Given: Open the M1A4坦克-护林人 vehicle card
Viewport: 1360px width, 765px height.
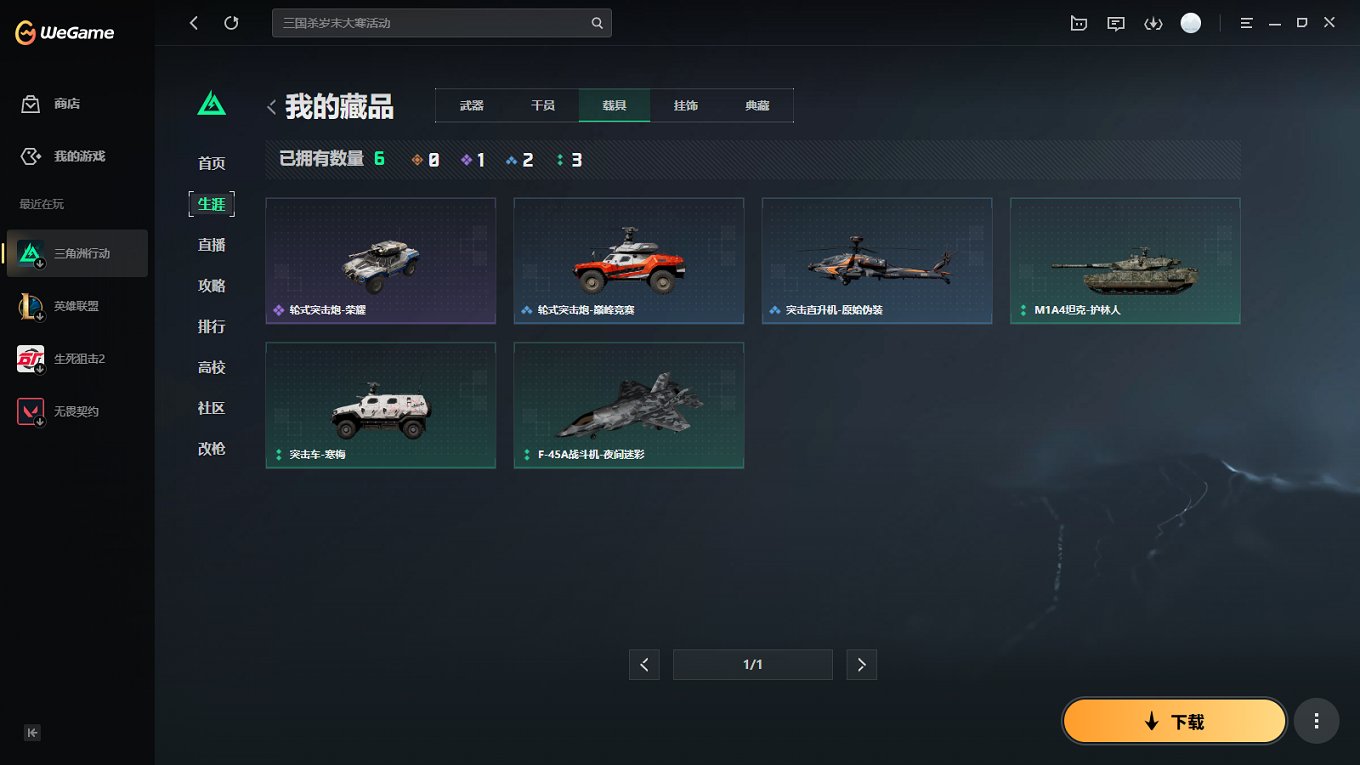Looking at the screenshot, I should (1125, 261).
